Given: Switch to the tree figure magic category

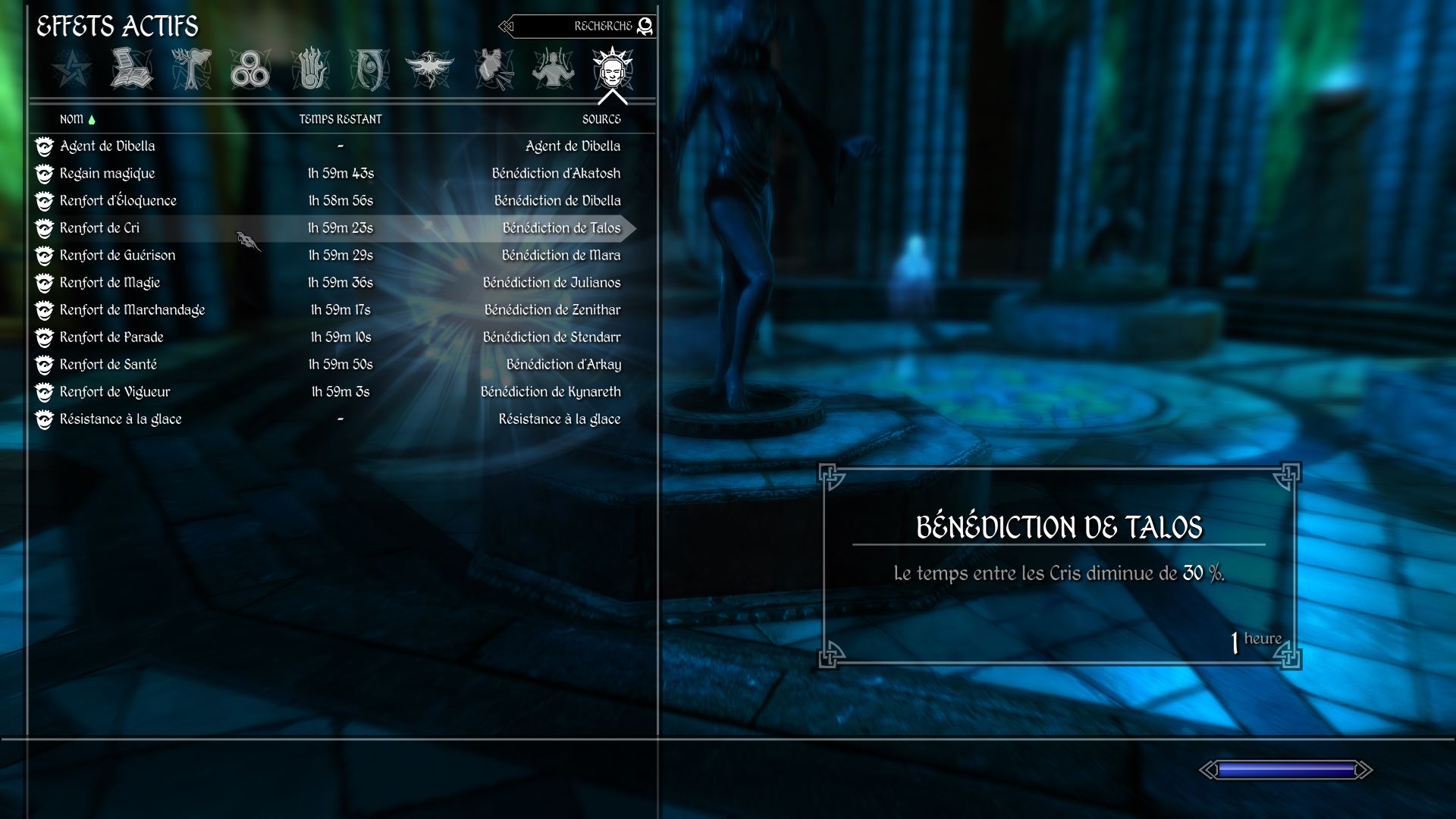Looking at the screenshot, I should point(191,69).
